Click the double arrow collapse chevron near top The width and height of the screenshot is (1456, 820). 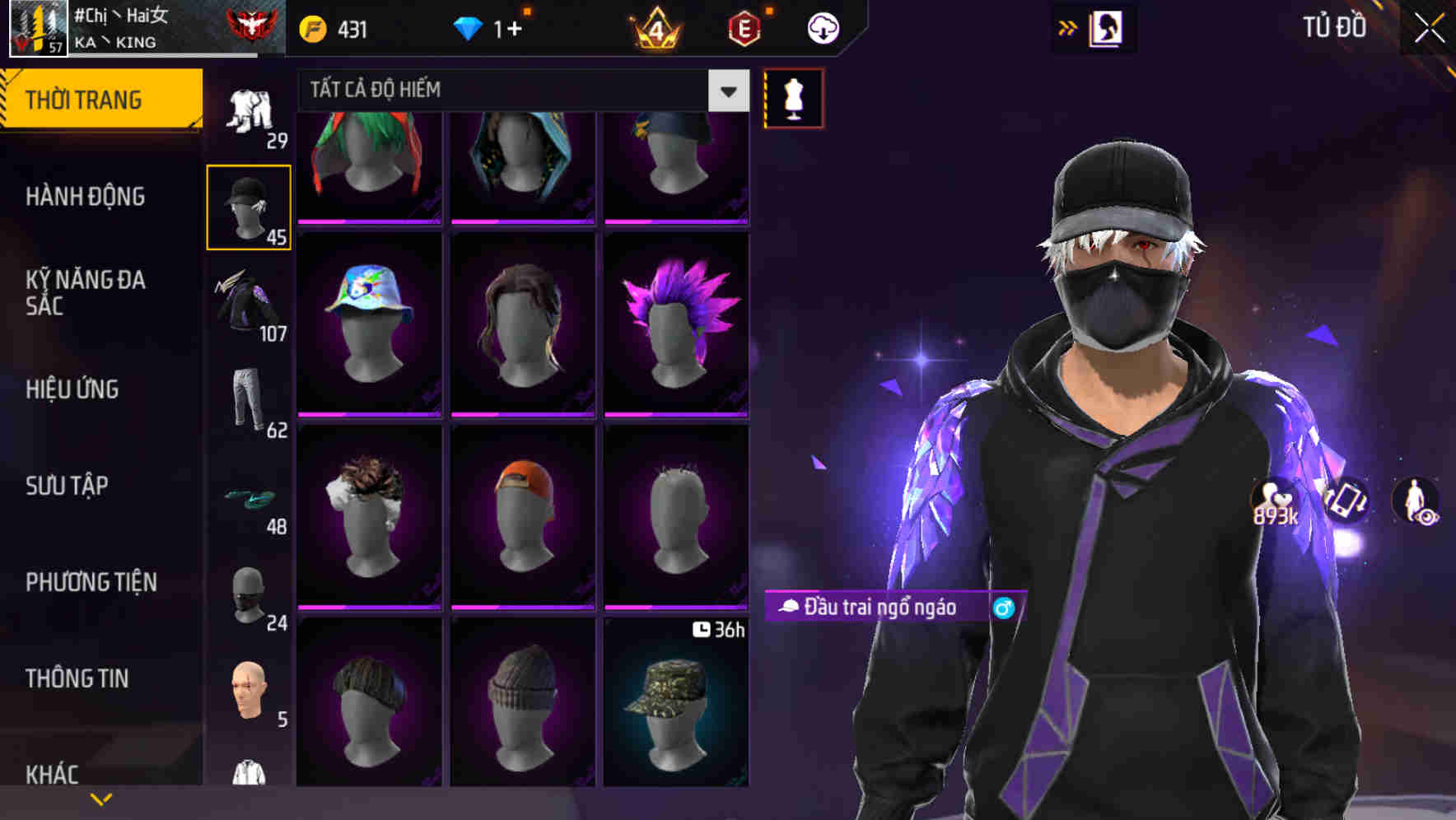tap(1068, 27)
